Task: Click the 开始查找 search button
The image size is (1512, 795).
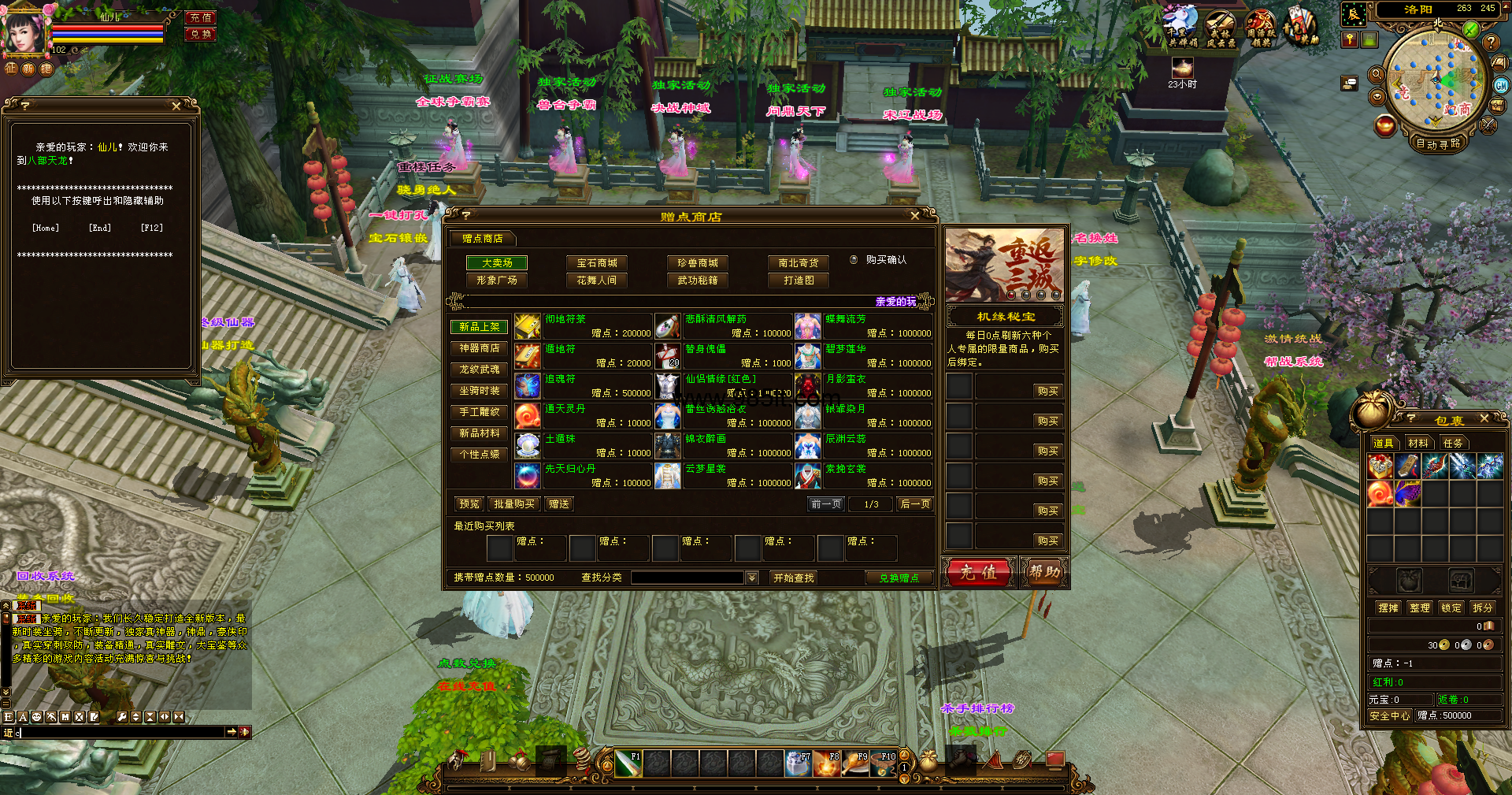Action: tap(794, 578)
